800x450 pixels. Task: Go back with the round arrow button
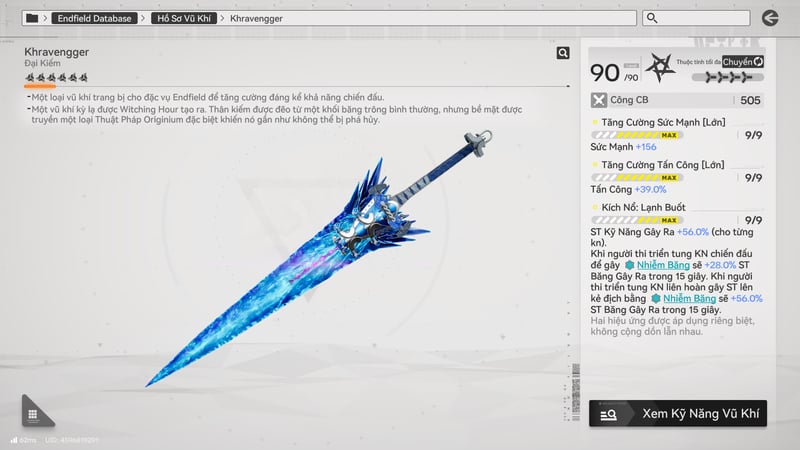click(x=769, y=18)
